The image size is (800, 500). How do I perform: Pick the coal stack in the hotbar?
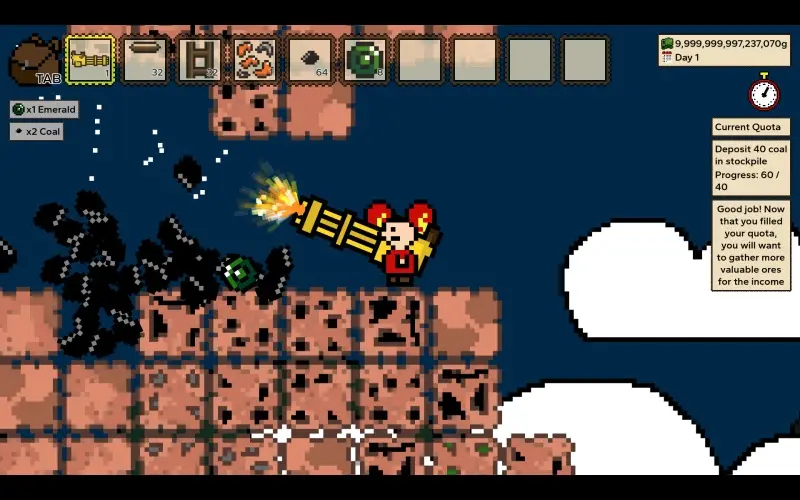[309, 60]
